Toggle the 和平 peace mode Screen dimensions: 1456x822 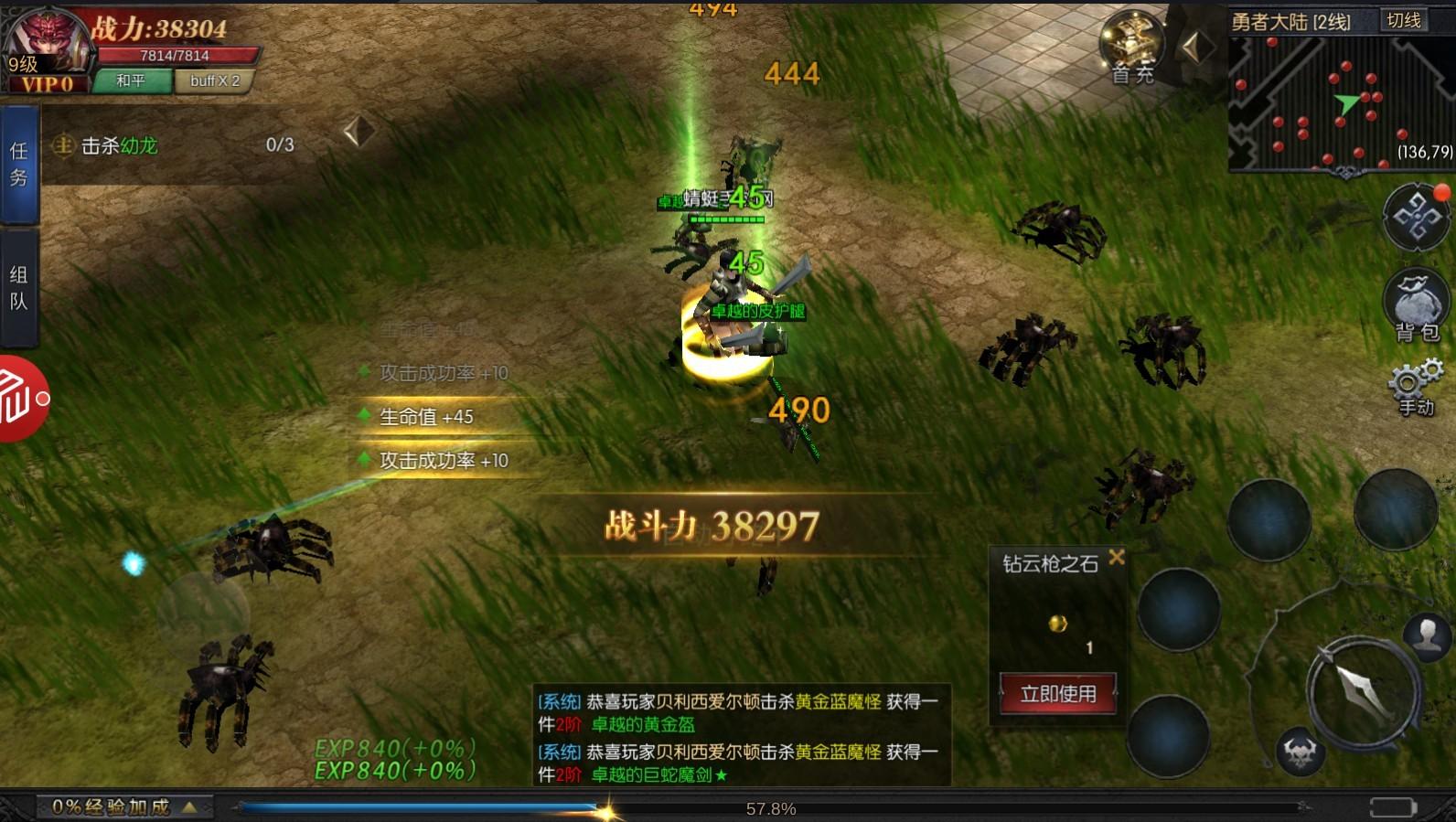pos(131,81)
